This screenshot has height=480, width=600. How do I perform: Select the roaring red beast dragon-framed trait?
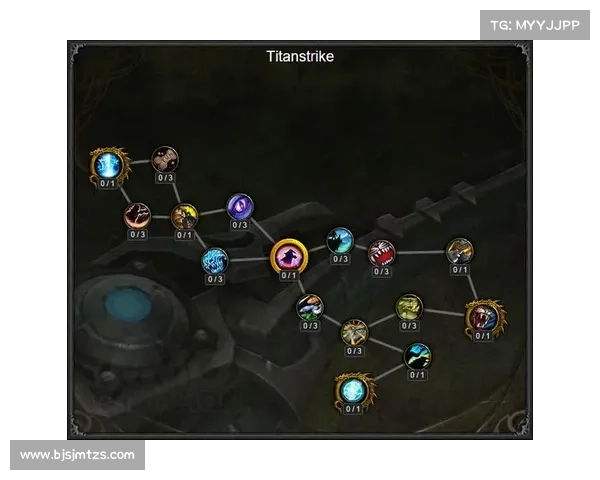coord(483,317)
